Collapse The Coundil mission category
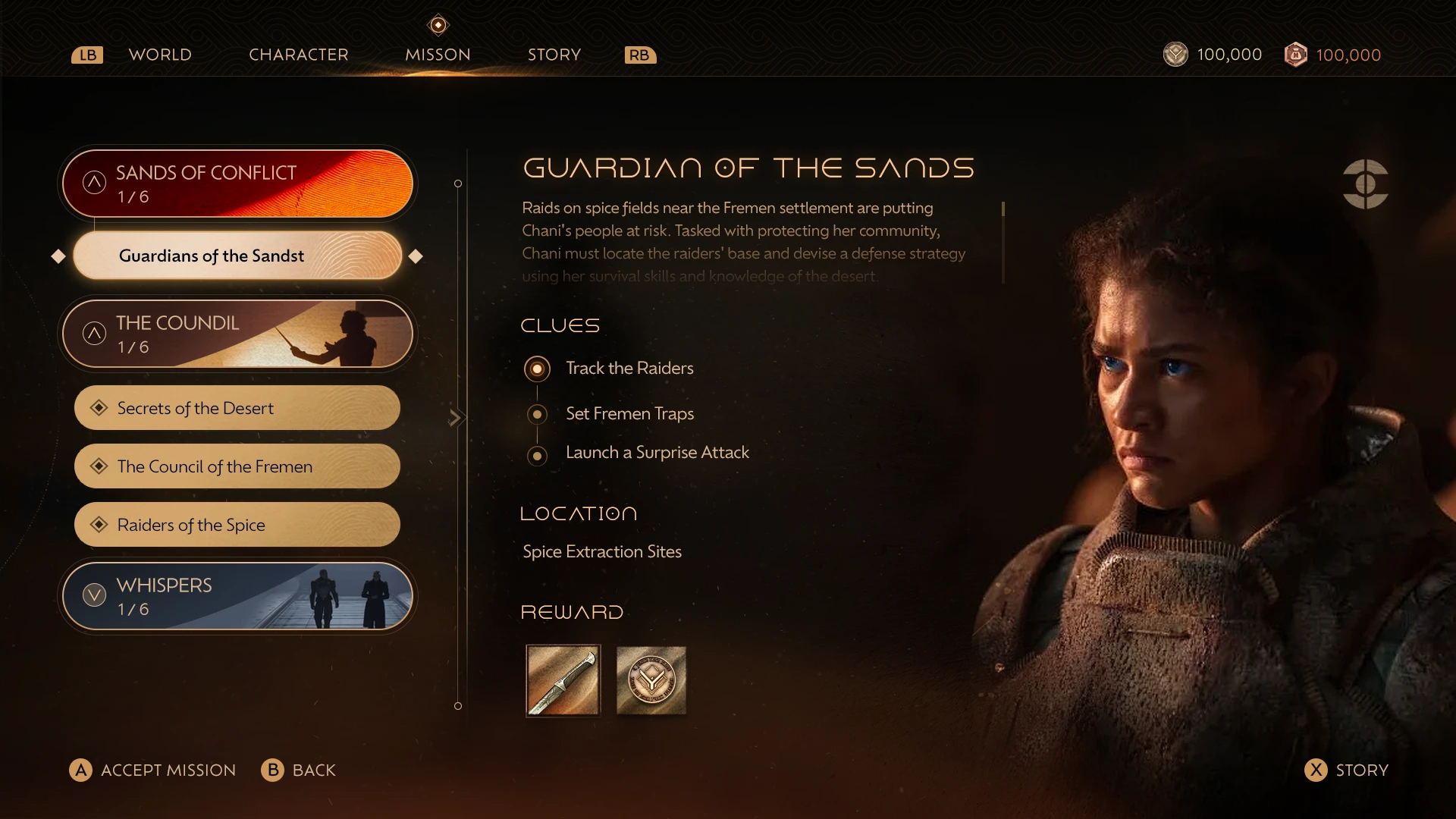This screenshot has height=819, width=1456. [95, 334]
